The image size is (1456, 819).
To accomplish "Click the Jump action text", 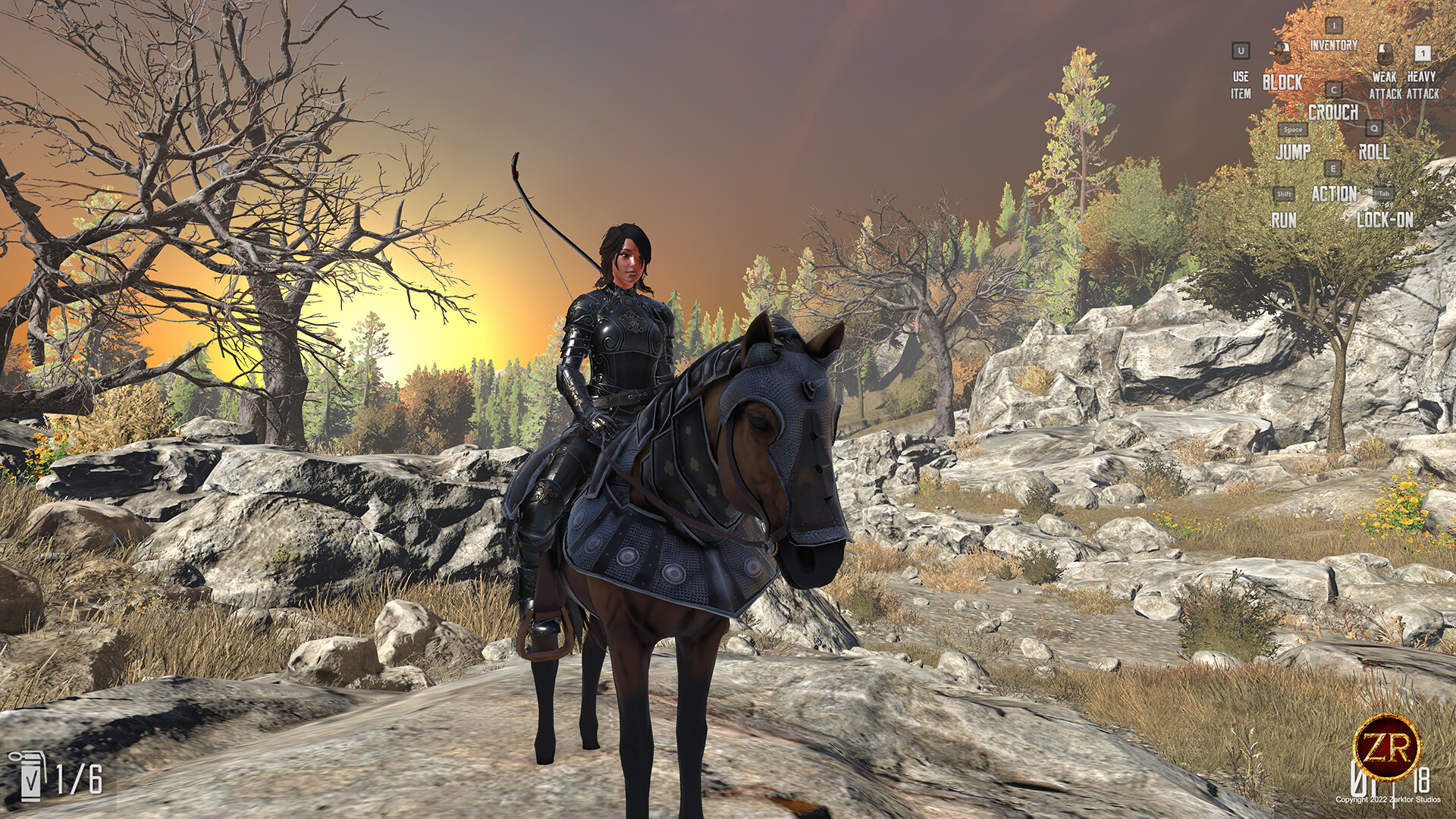I will click(1294, 151).
